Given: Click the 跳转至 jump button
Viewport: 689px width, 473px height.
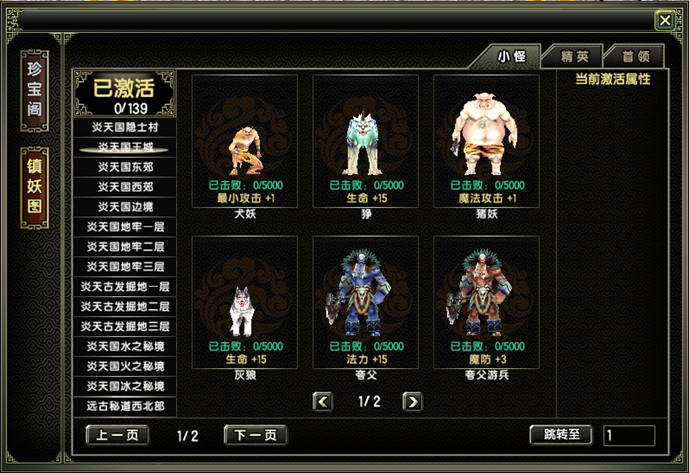Looking at the screenshot, I should pos(561,436).
